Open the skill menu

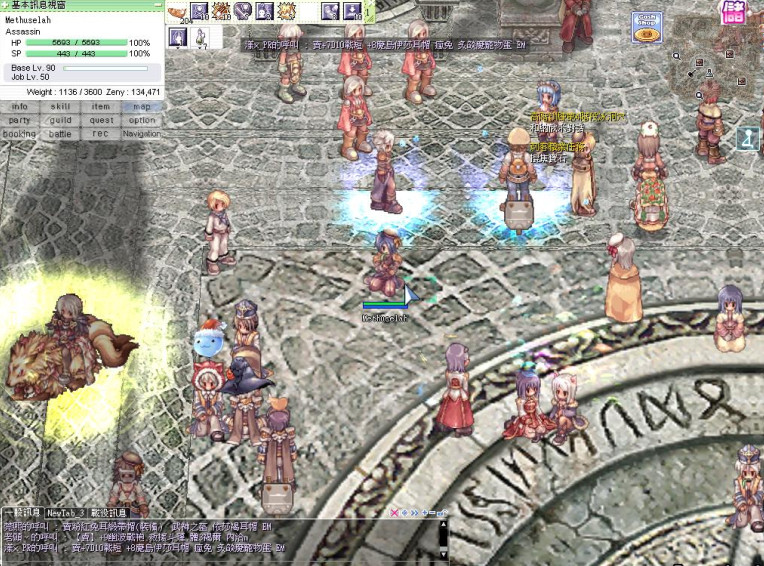60,106
